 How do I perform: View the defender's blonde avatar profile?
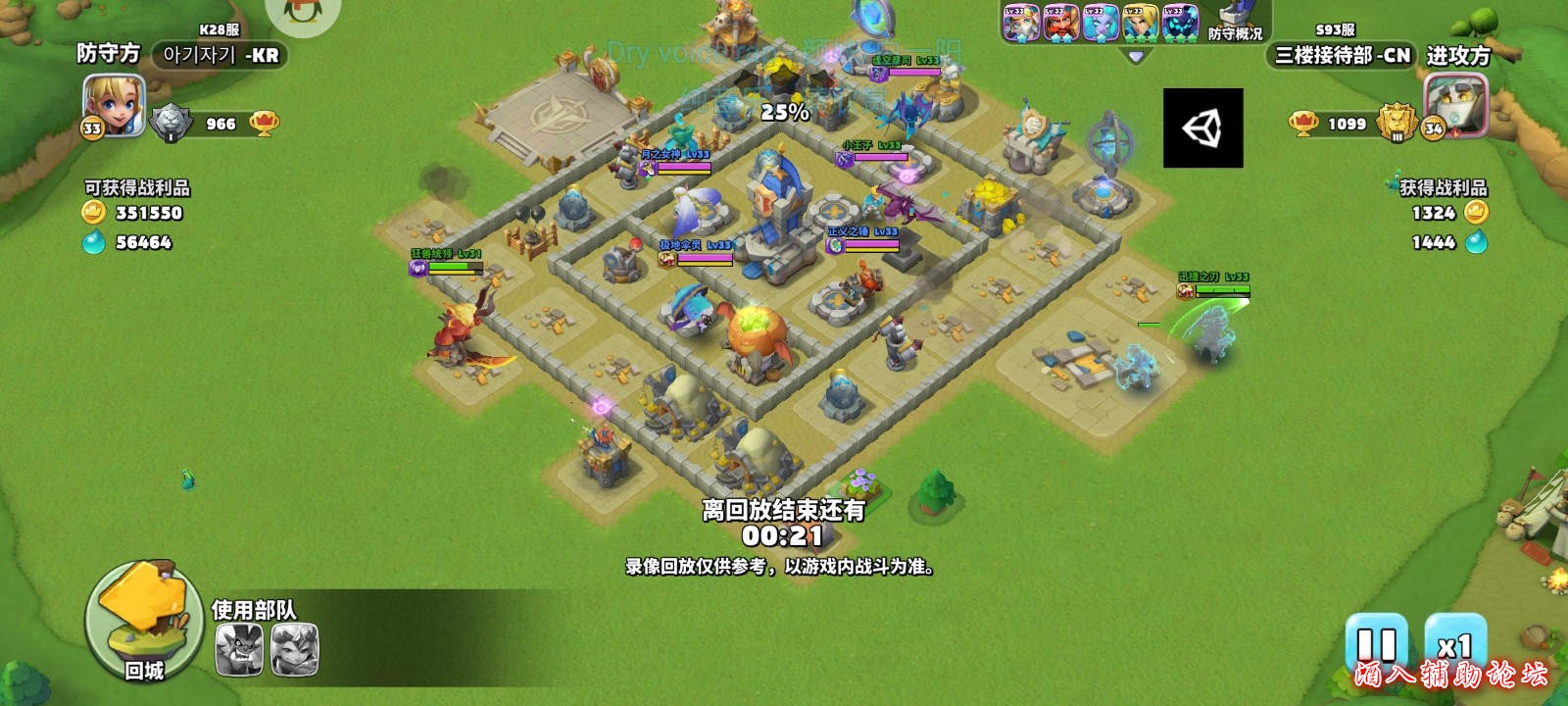coord(114,106)
